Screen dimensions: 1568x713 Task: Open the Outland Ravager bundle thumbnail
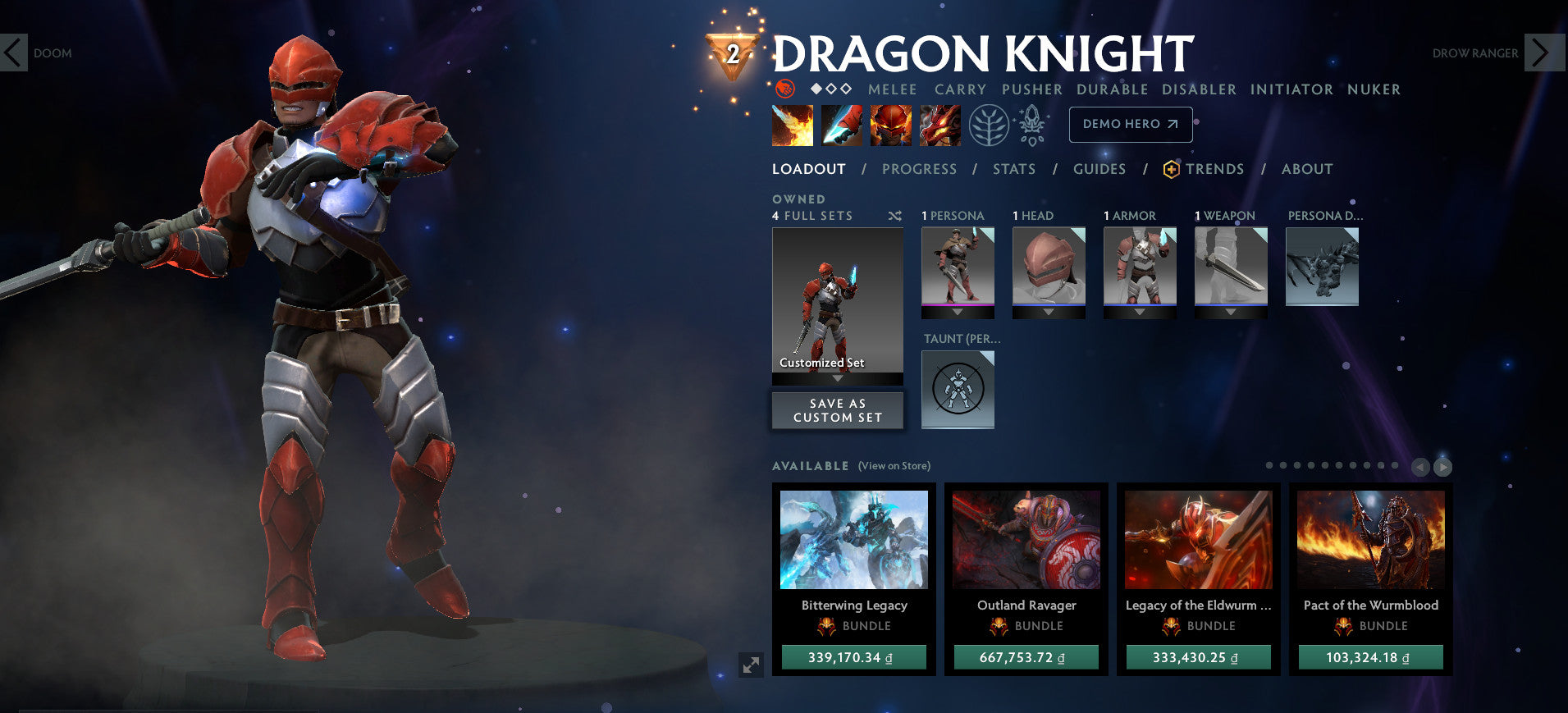(x=1026, y=539)
